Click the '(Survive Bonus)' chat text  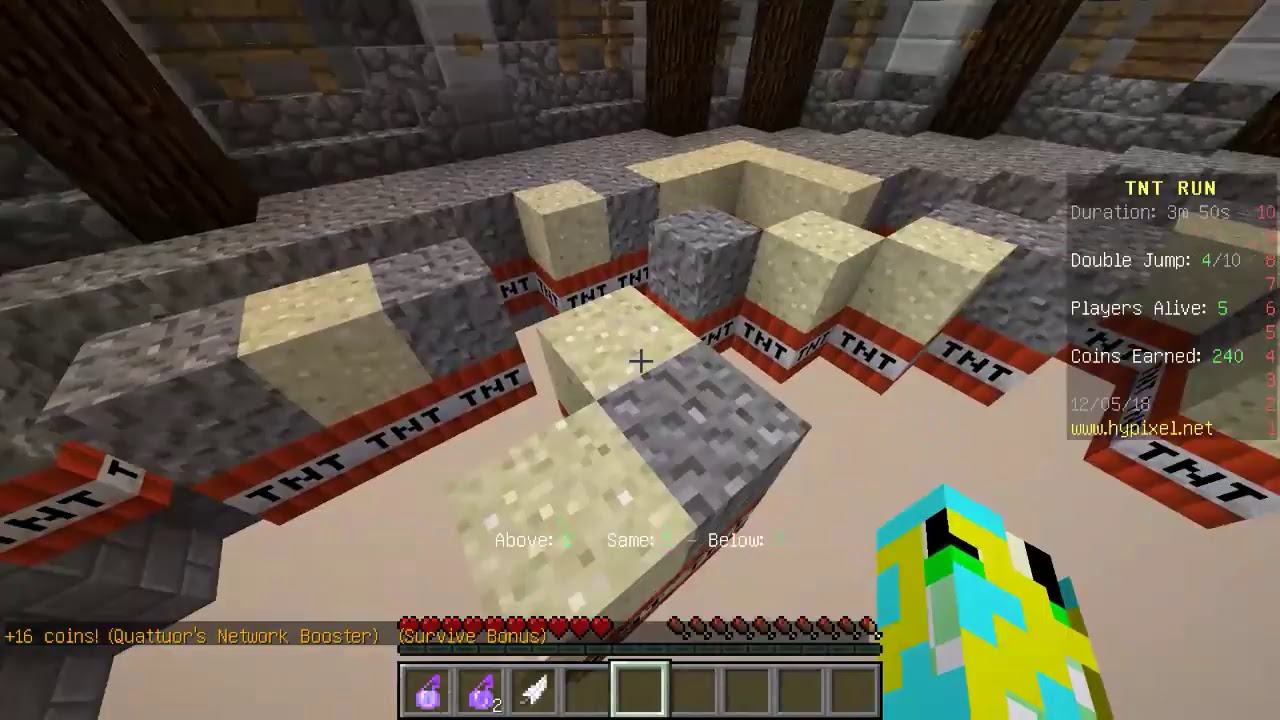tap(470, 636)
